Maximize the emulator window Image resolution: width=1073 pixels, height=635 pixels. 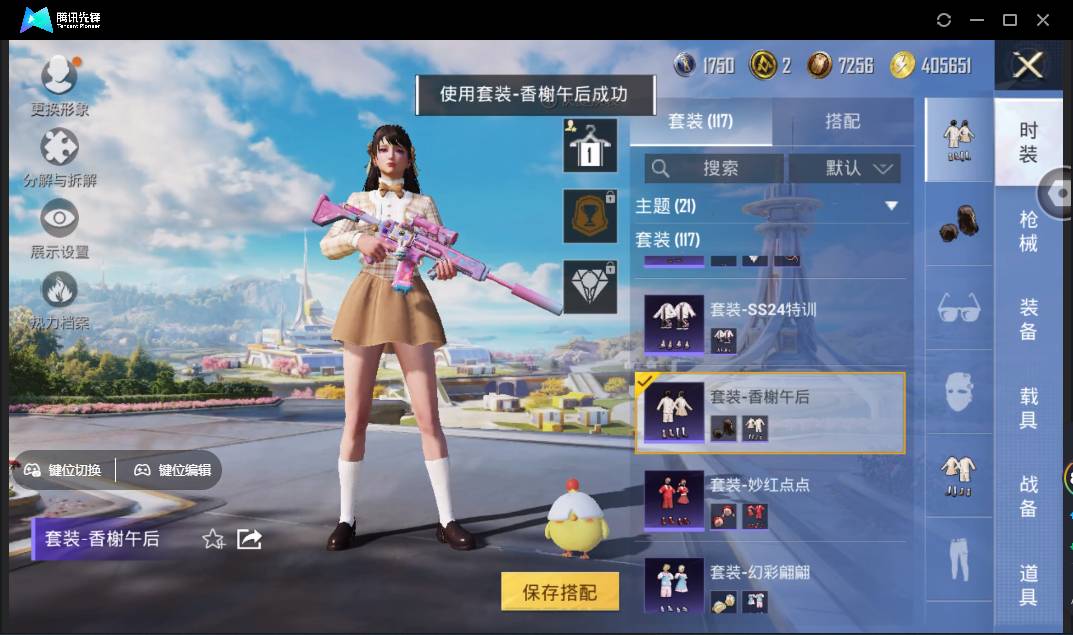(1010, 20)
